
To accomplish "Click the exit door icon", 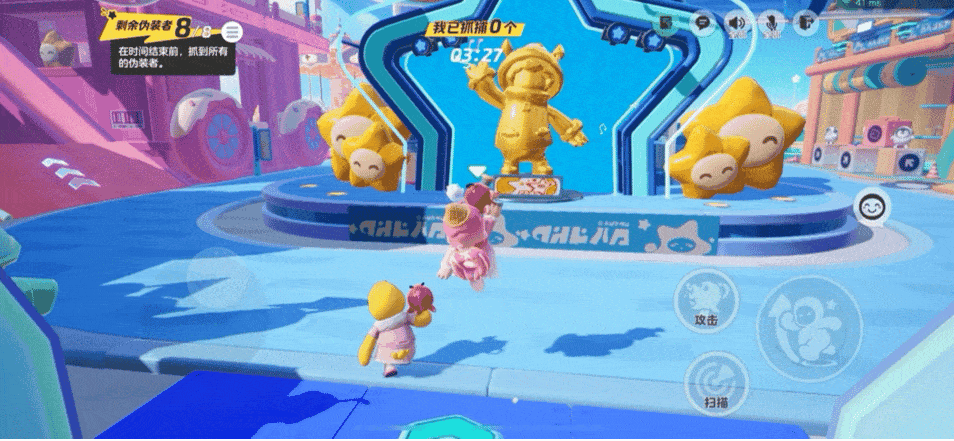I will [x=806, y=21].
